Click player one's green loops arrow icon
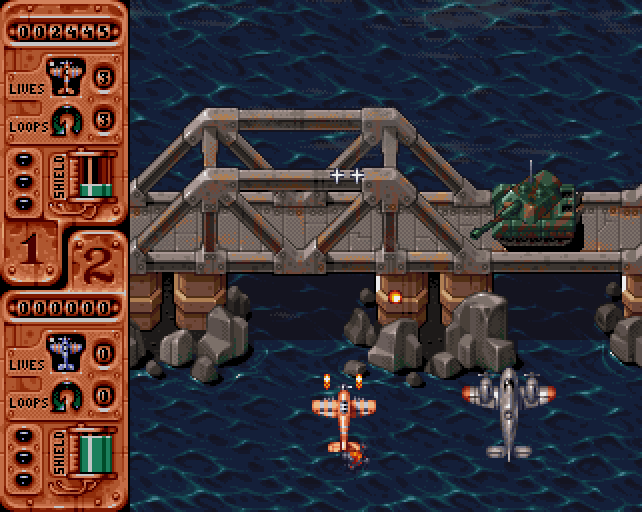Screen dimensions: 642x512 point(67,119)
